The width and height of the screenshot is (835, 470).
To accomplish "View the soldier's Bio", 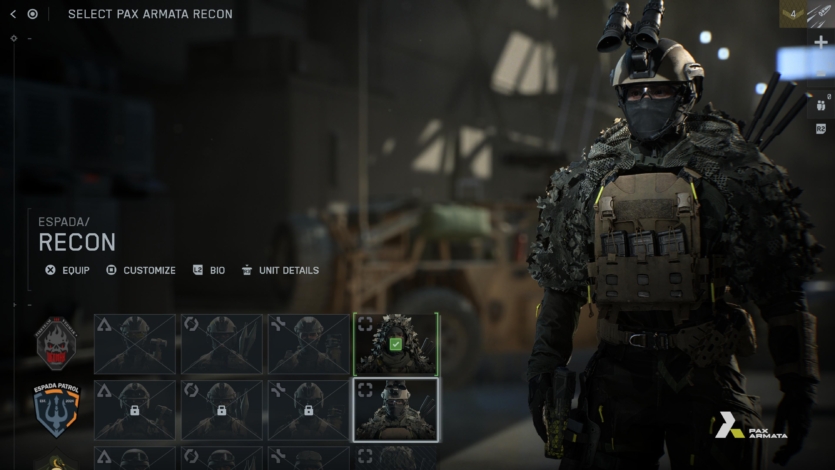I will (x=209, y=270).
